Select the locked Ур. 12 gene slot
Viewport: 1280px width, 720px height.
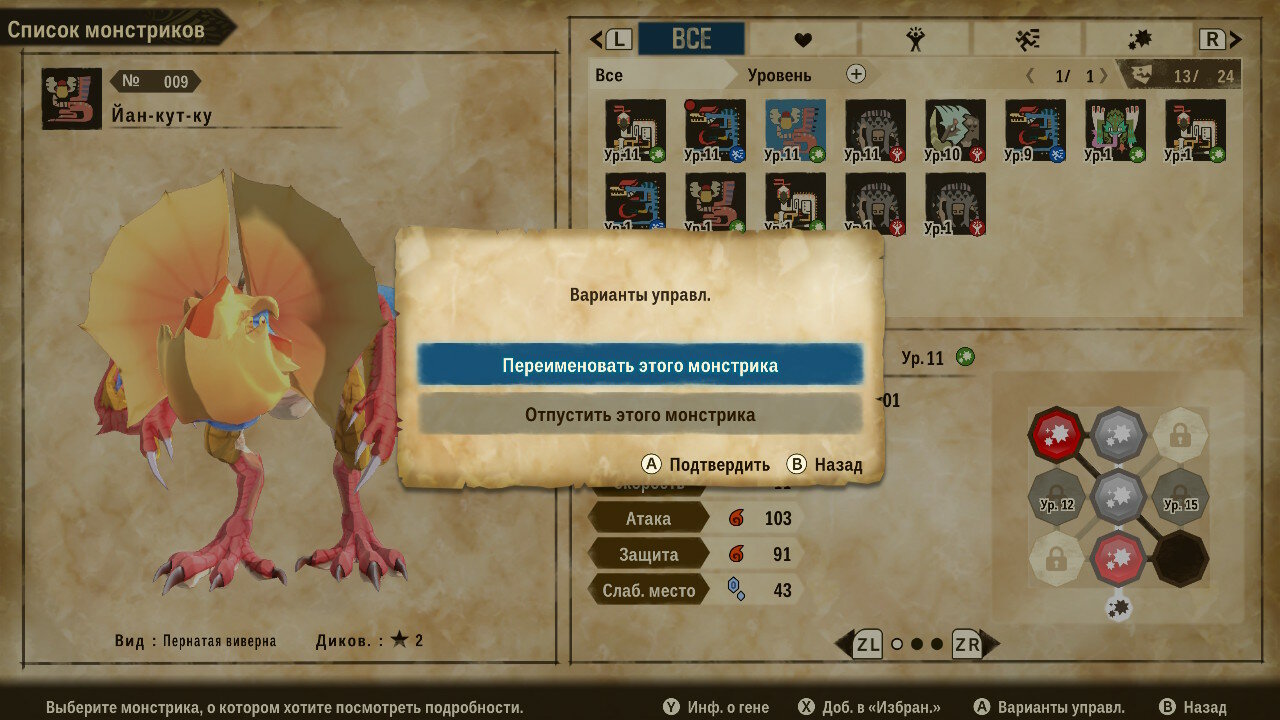point(1056,497)
